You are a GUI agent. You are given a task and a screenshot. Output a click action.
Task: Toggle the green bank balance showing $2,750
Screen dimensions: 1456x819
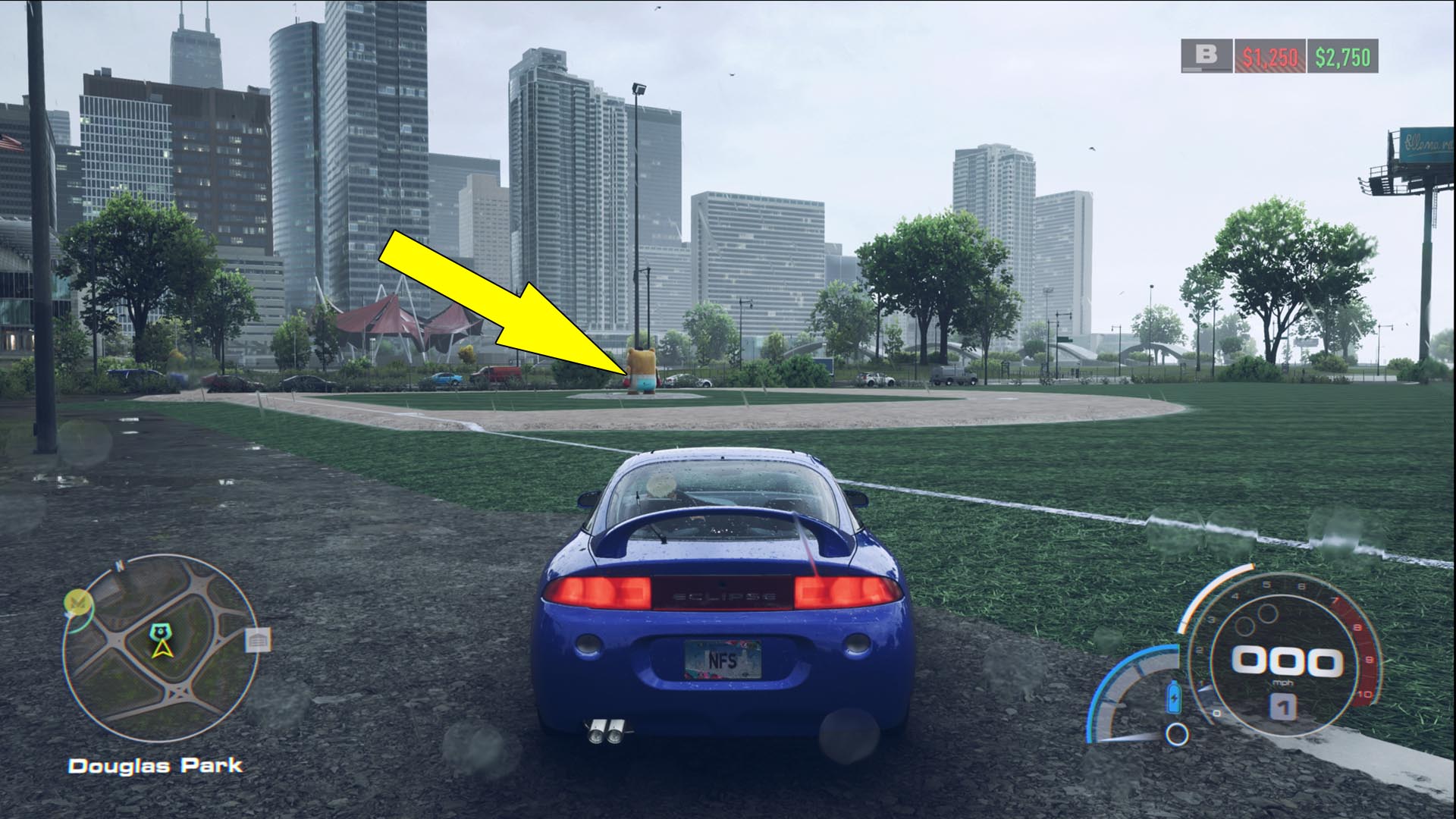coord(1341,55)
